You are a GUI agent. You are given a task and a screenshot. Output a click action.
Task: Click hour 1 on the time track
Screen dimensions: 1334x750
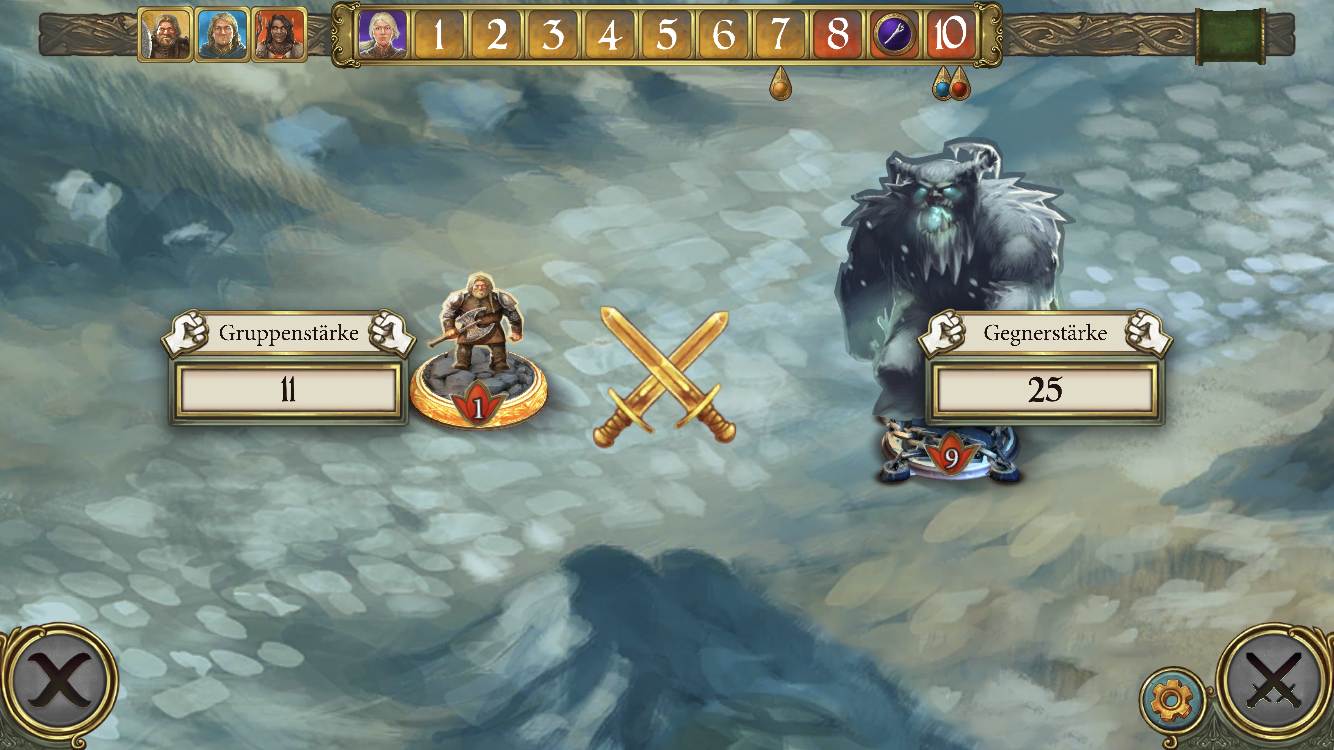coord(439,35)
